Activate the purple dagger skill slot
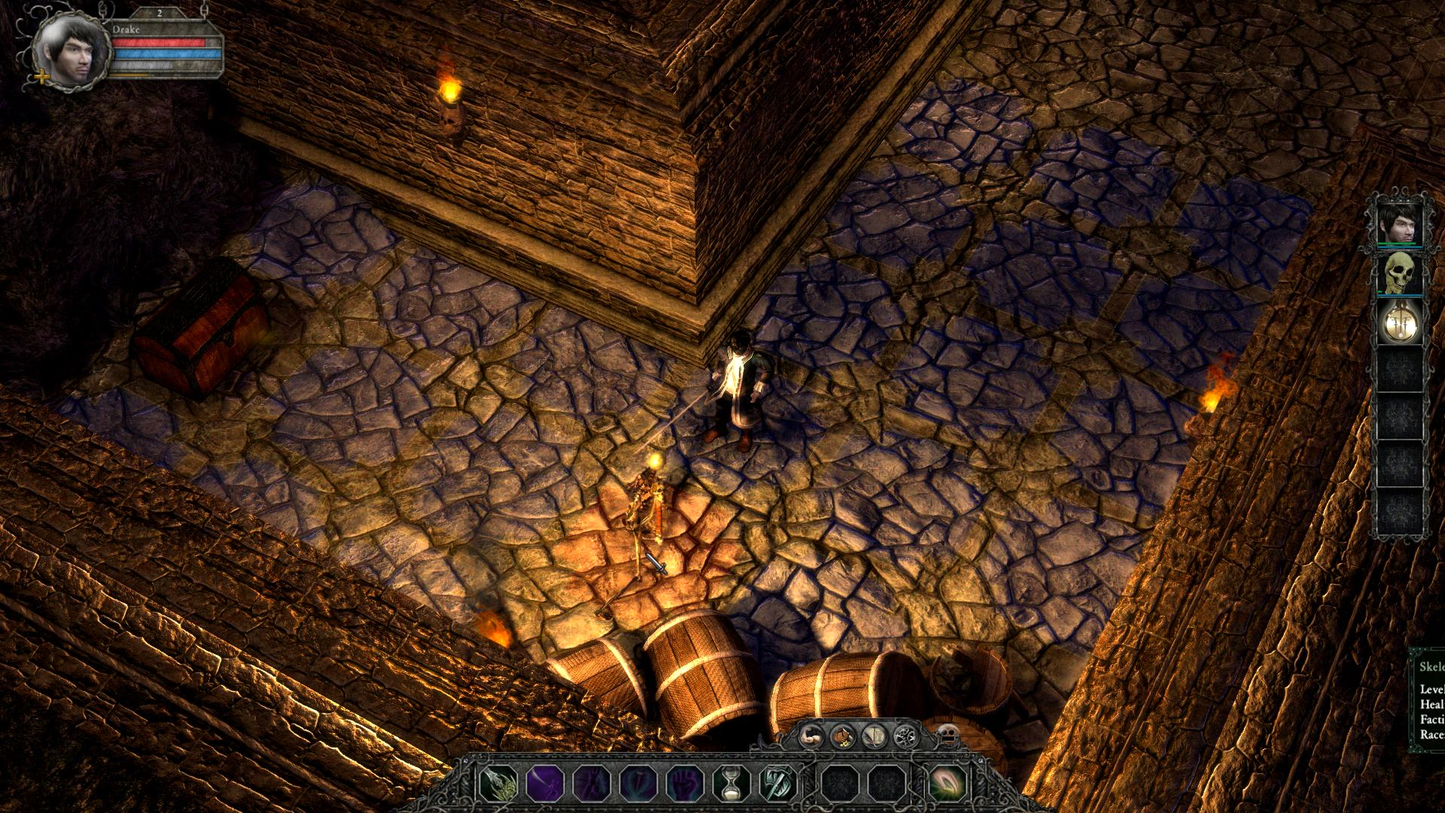 pos(638,783)
